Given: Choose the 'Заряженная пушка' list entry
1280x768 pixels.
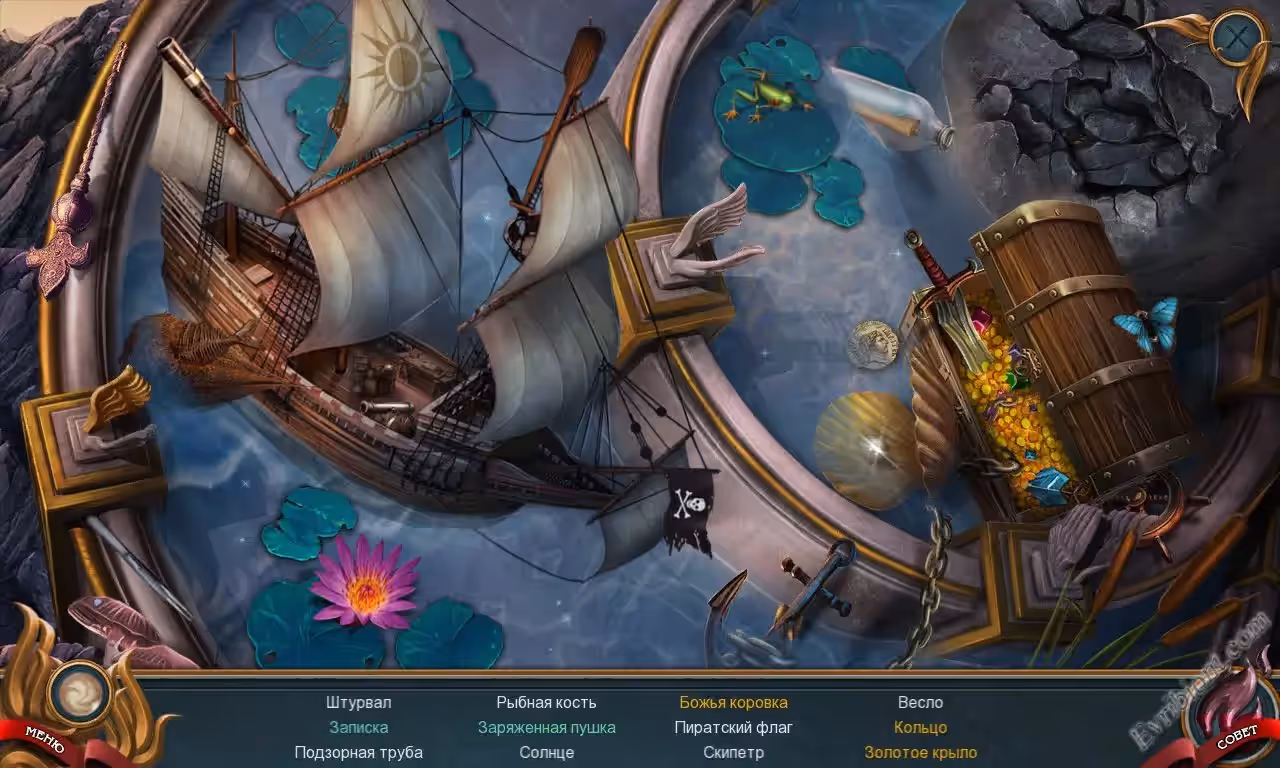Looking at the screenshot, I should (546, 727).
